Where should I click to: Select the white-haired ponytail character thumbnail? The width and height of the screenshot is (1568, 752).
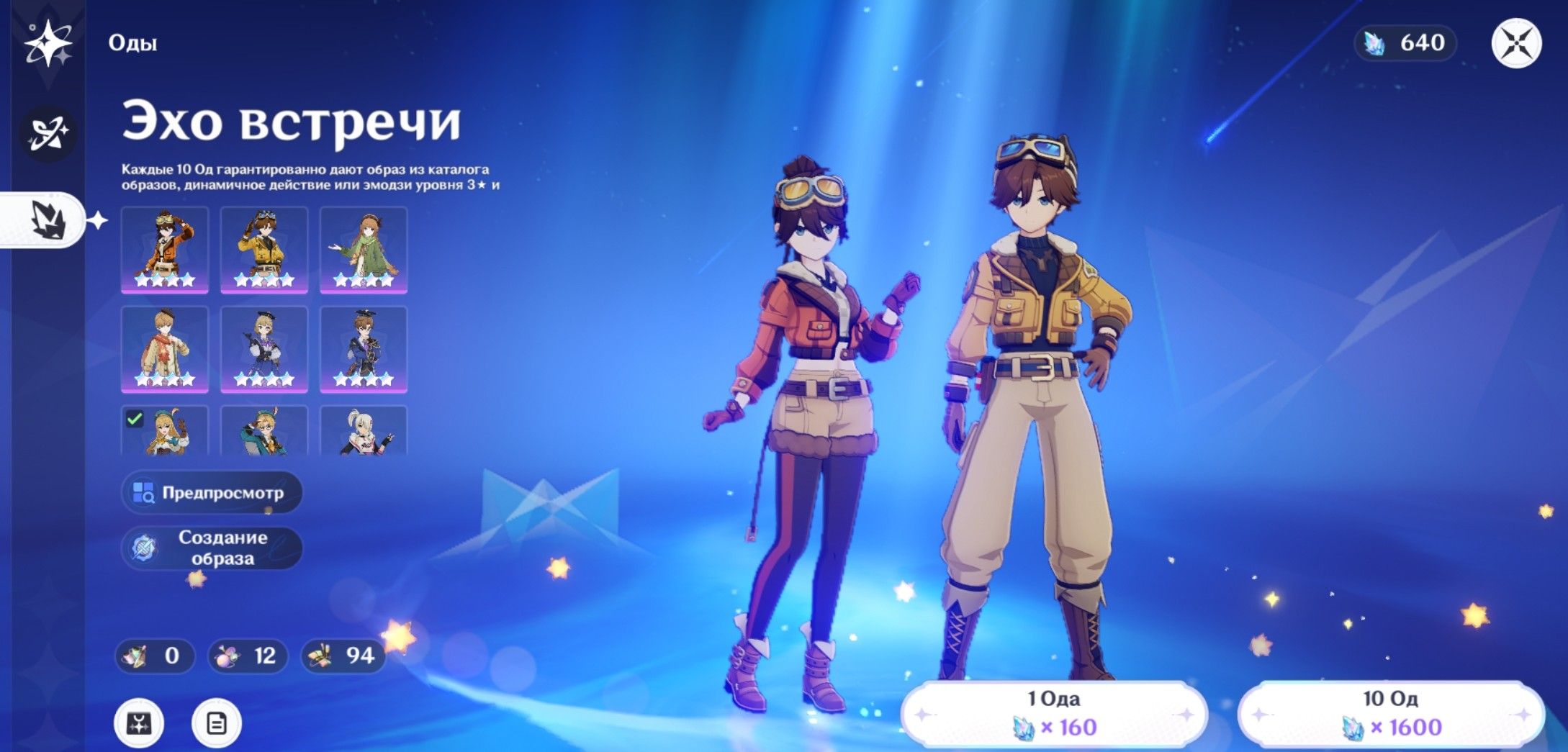point(364,431)
